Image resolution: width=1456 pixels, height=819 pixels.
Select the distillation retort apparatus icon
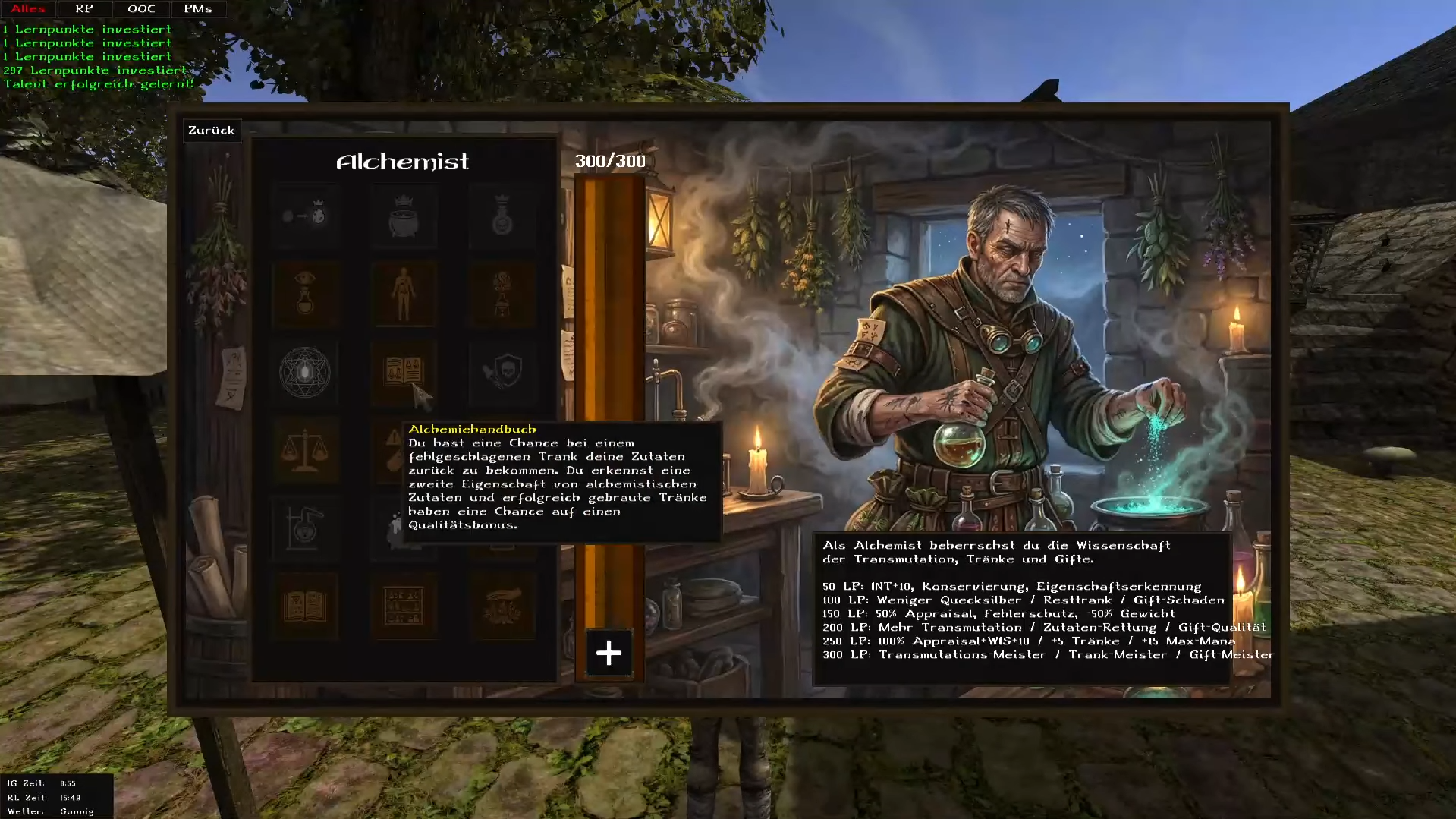click(306, 528)
